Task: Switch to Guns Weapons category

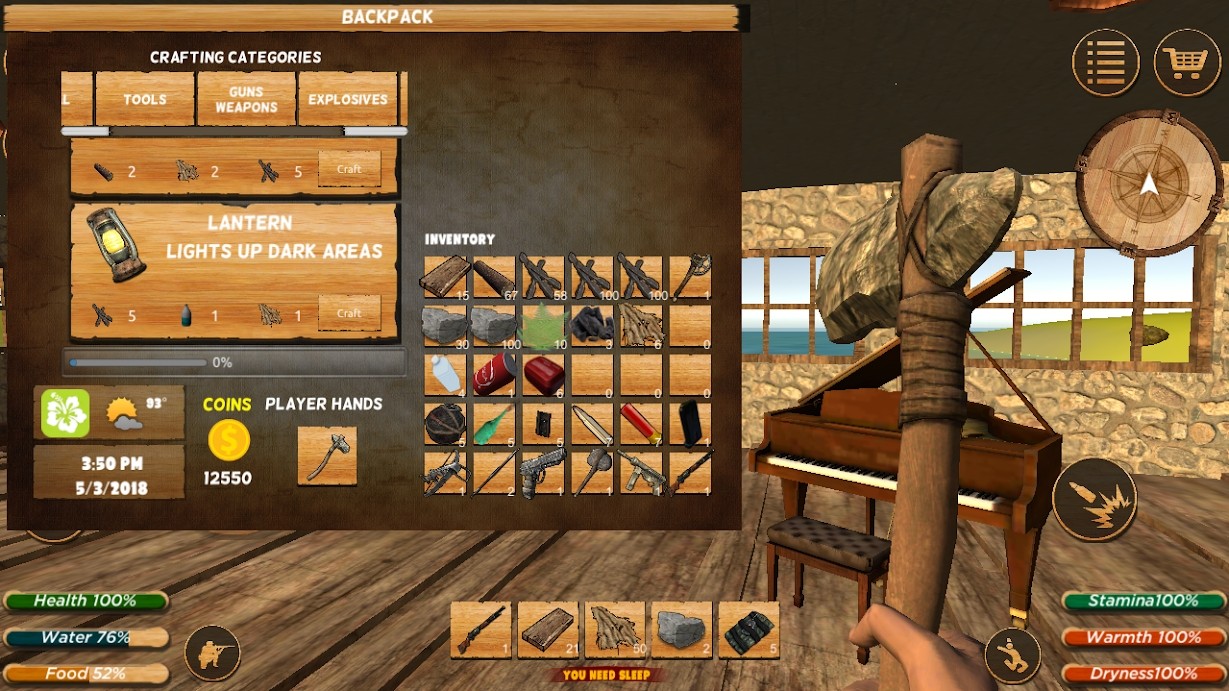Action: click(246, 99)
